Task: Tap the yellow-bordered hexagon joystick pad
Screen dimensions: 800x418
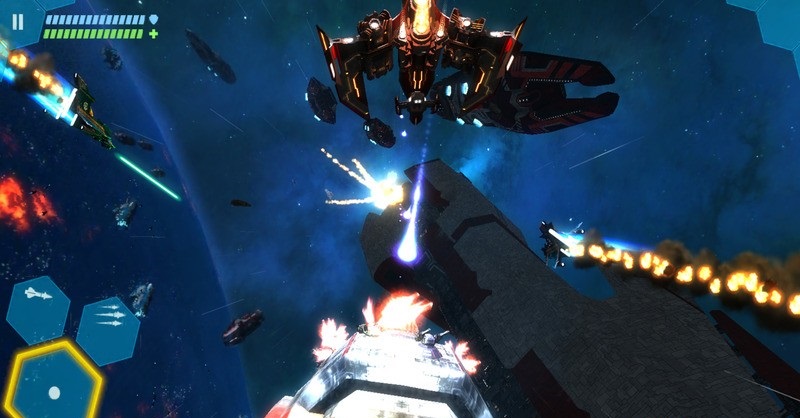Action: click(x=53, y=385)
